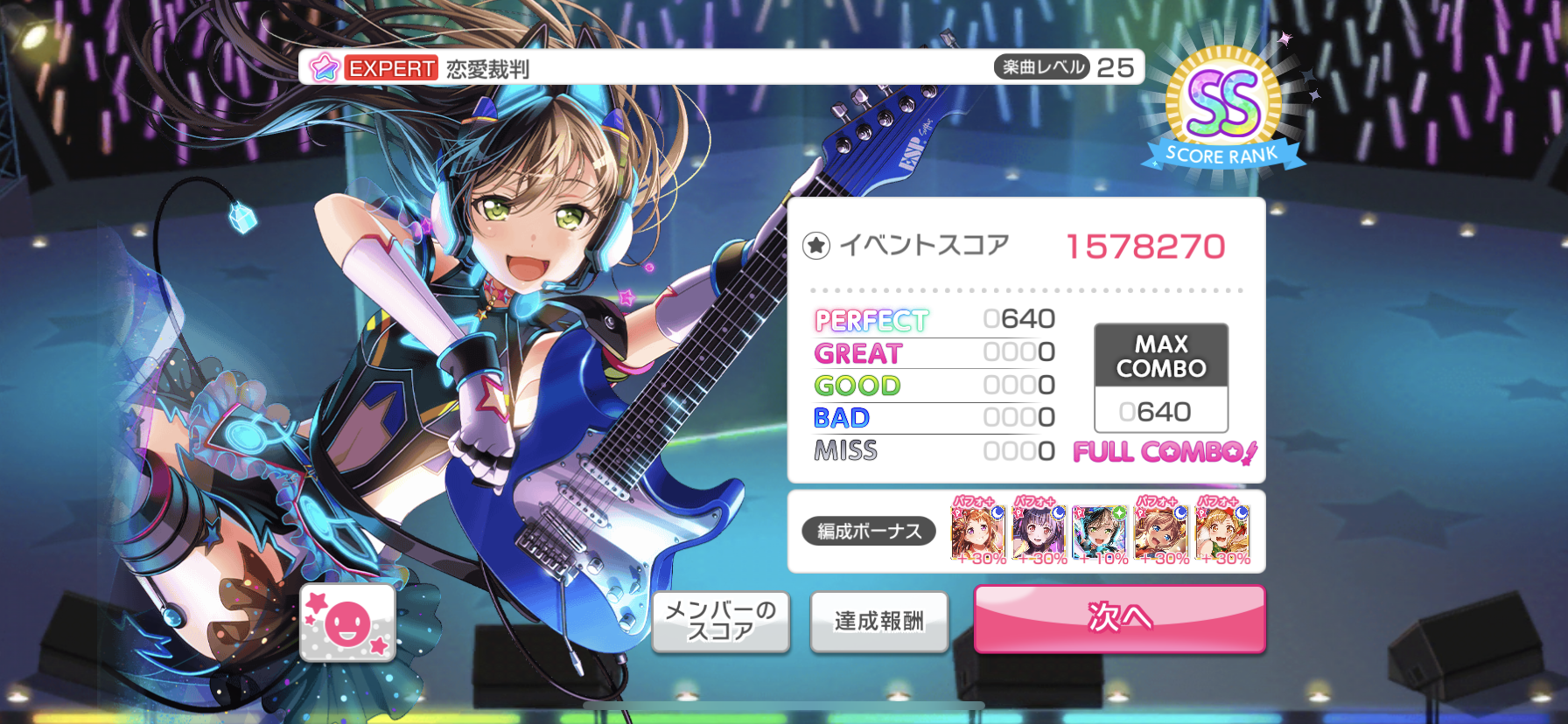Screen dimensions: 1568x724
Task: Show メンバーのスコア member scores
Action: pyautogui.click(x=720, y=621)
